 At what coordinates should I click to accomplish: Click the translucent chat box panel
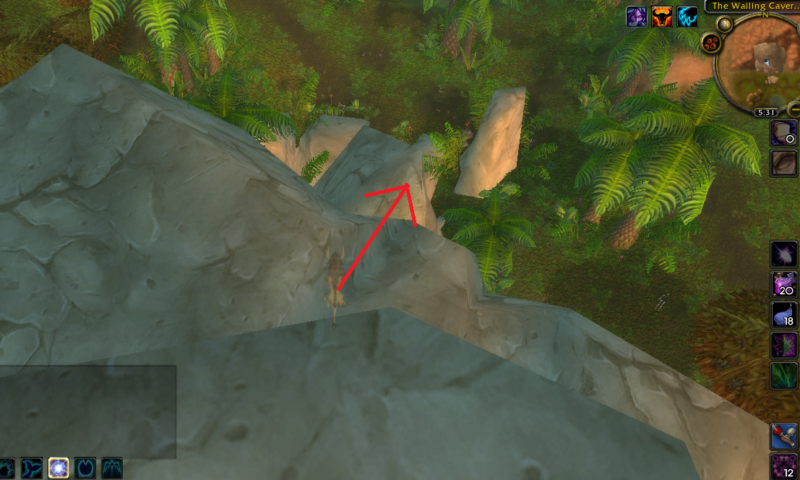pos(88,411)
